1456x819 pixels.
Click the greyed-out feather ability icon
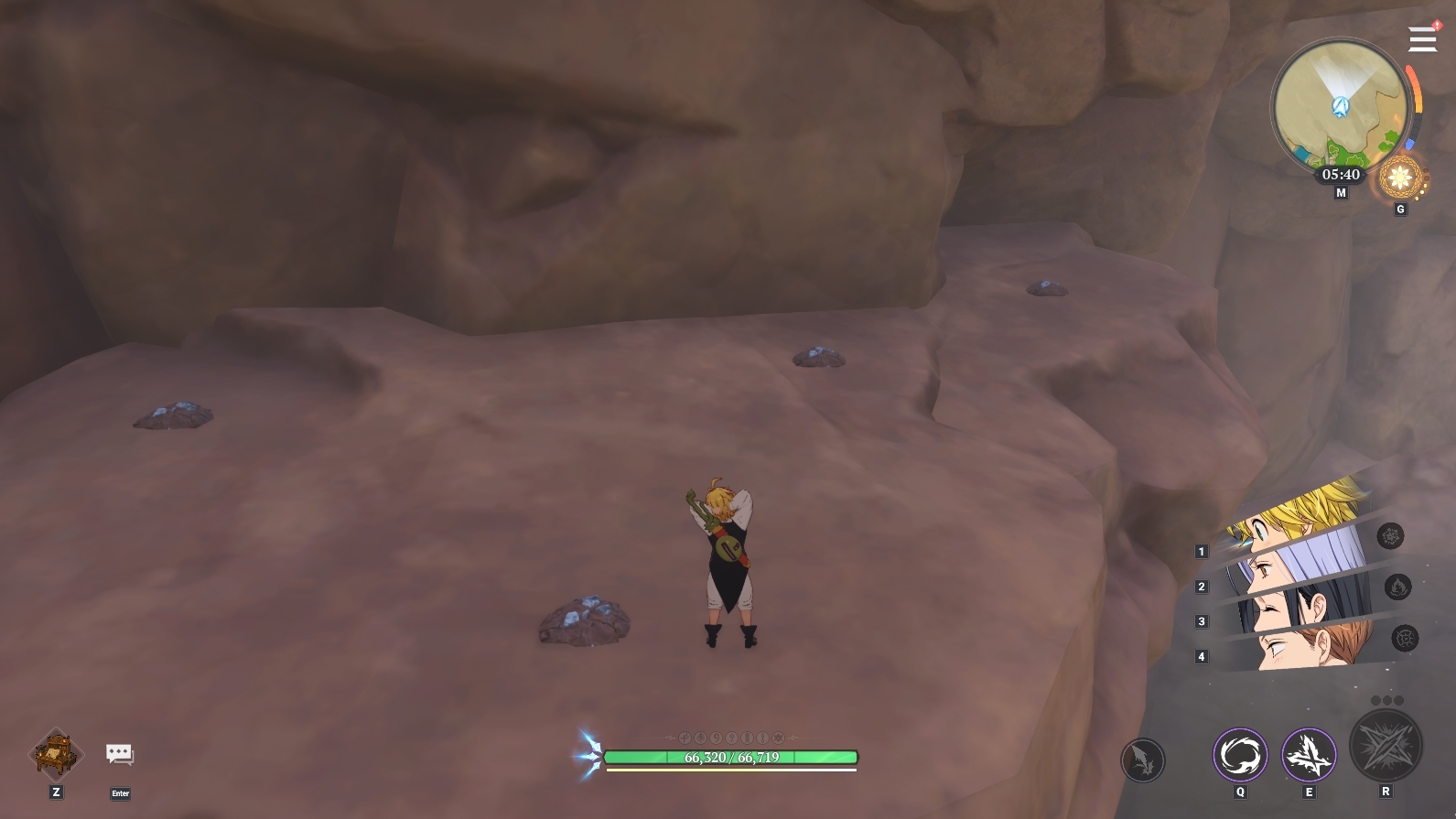click(1143, 760)
